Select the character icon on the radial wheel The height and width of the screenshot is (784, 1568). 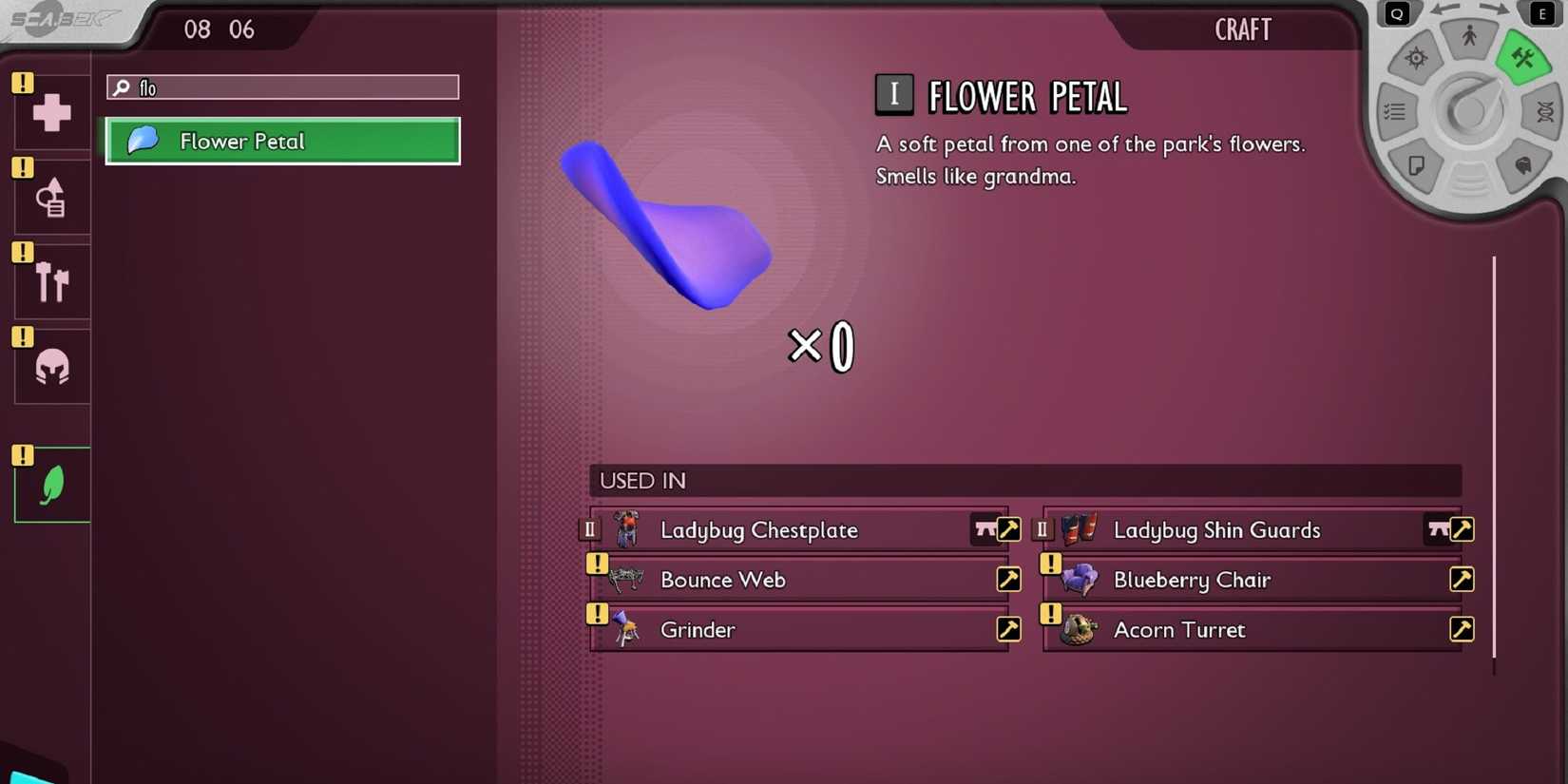(x=1468, y=36)
